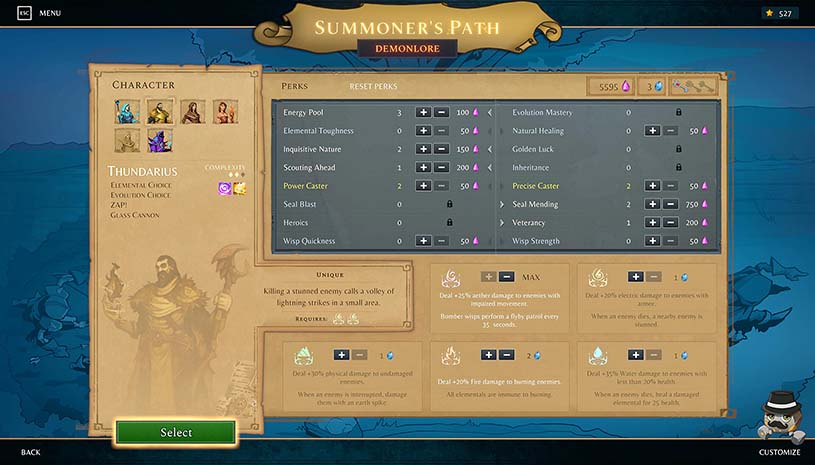Remove a point from Seal Mending

coord(670,204)
